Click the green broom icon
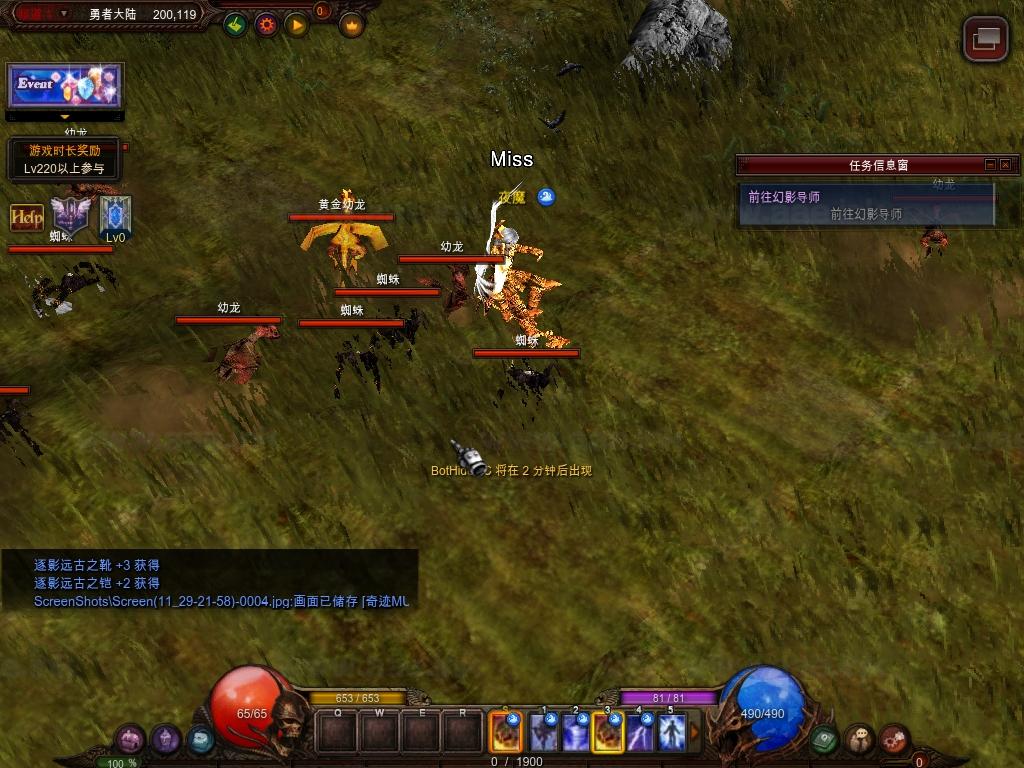This screenshot has height=768, width=1024. tap(235, 25)
